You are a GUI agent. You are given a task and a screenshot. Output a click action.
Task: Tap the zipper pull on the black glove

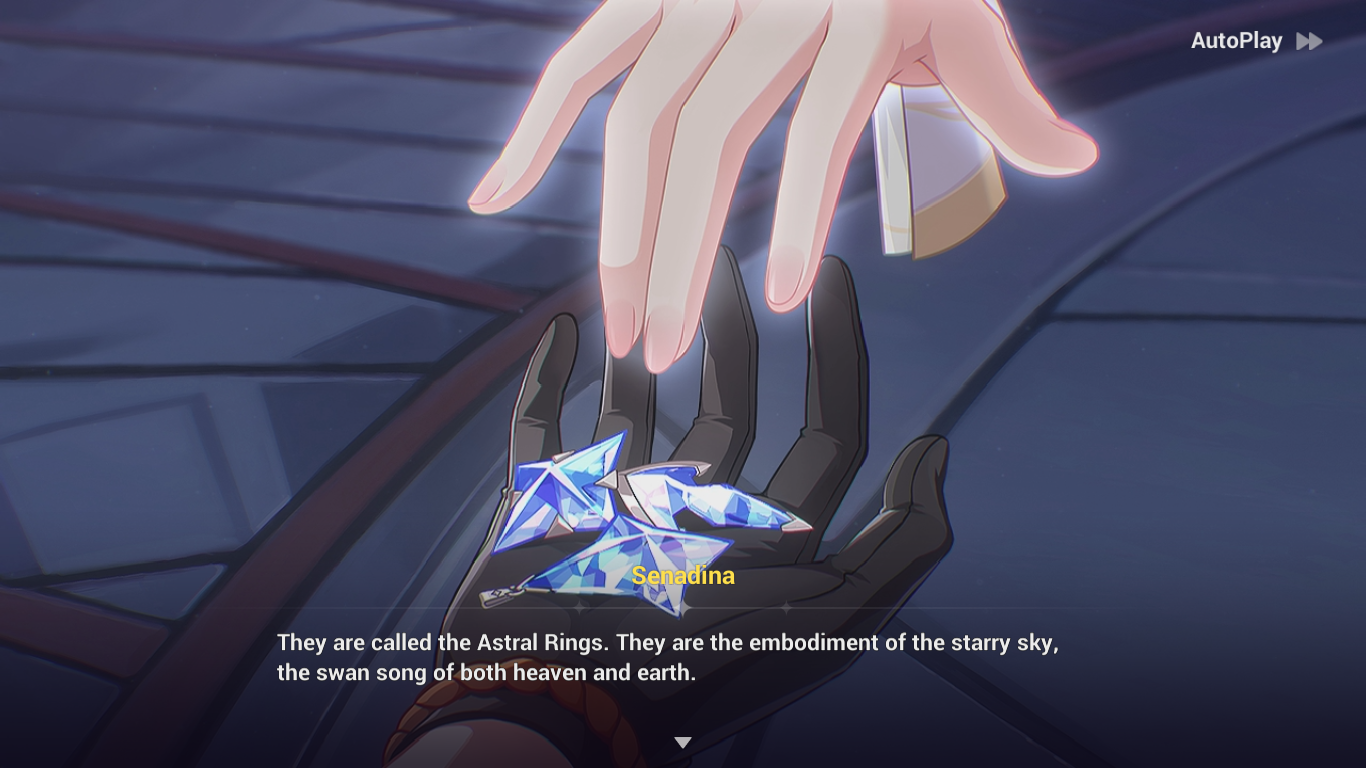click(x=493, y=597)
